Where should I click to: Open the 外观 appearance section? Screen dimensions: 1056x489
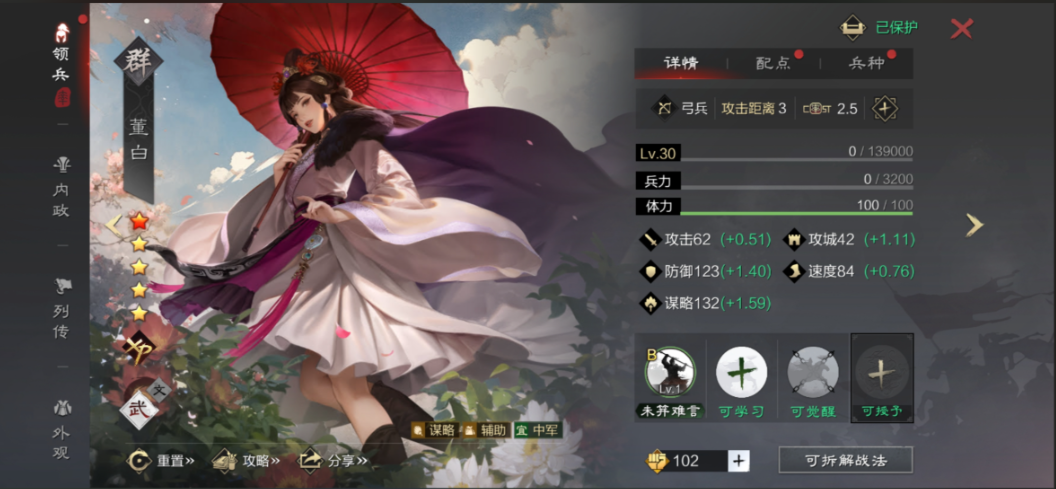pyautogui.click(x=62, y=430)
